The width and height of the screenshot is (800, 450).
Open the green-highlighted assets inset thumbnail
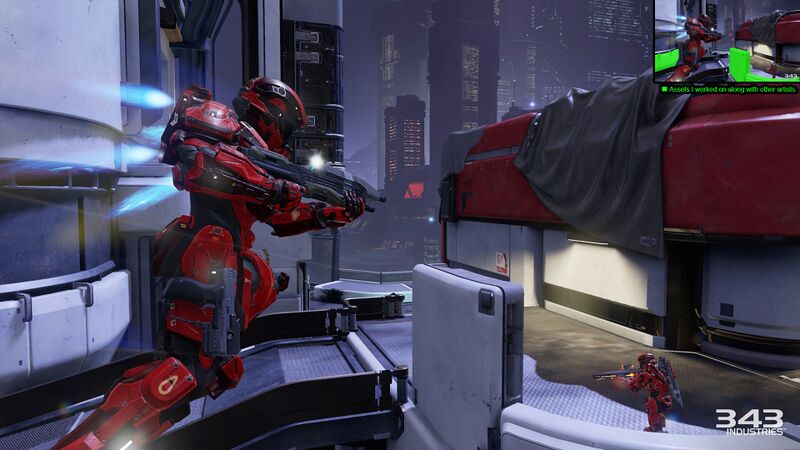[x=726, y=41]
